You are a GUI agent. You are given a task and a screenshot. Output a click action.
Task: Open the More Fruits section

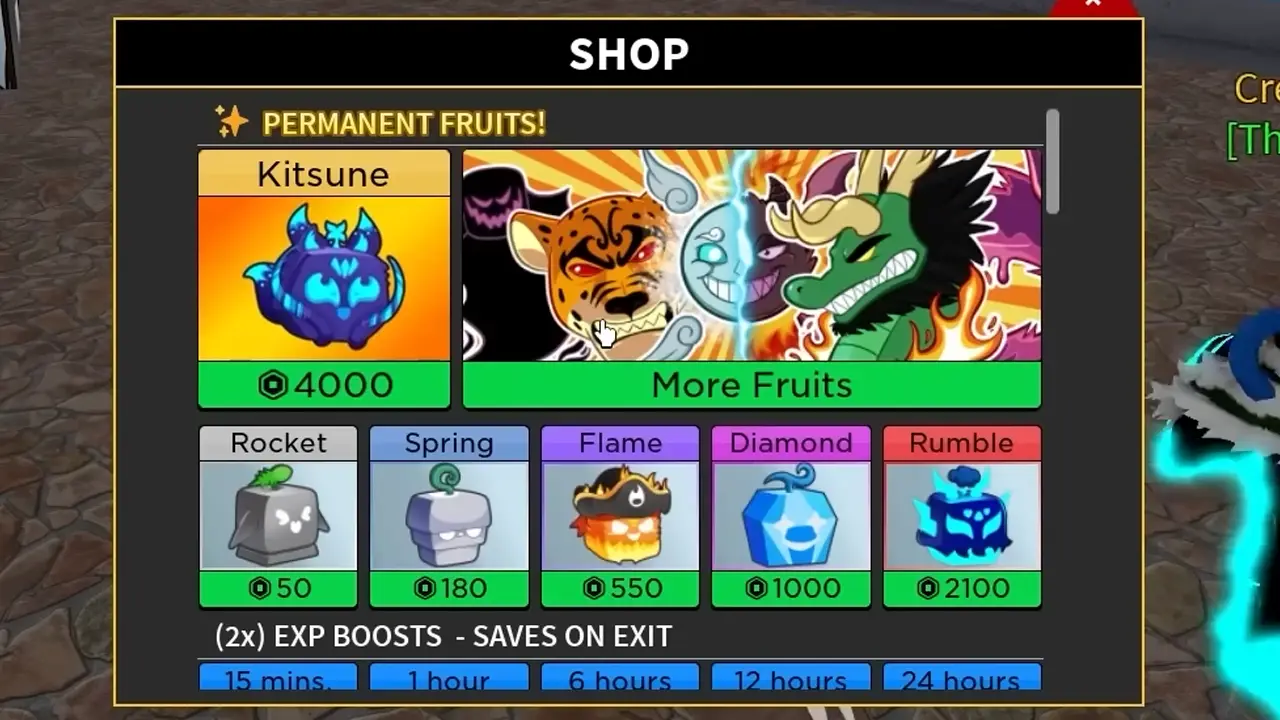[750, 385]
